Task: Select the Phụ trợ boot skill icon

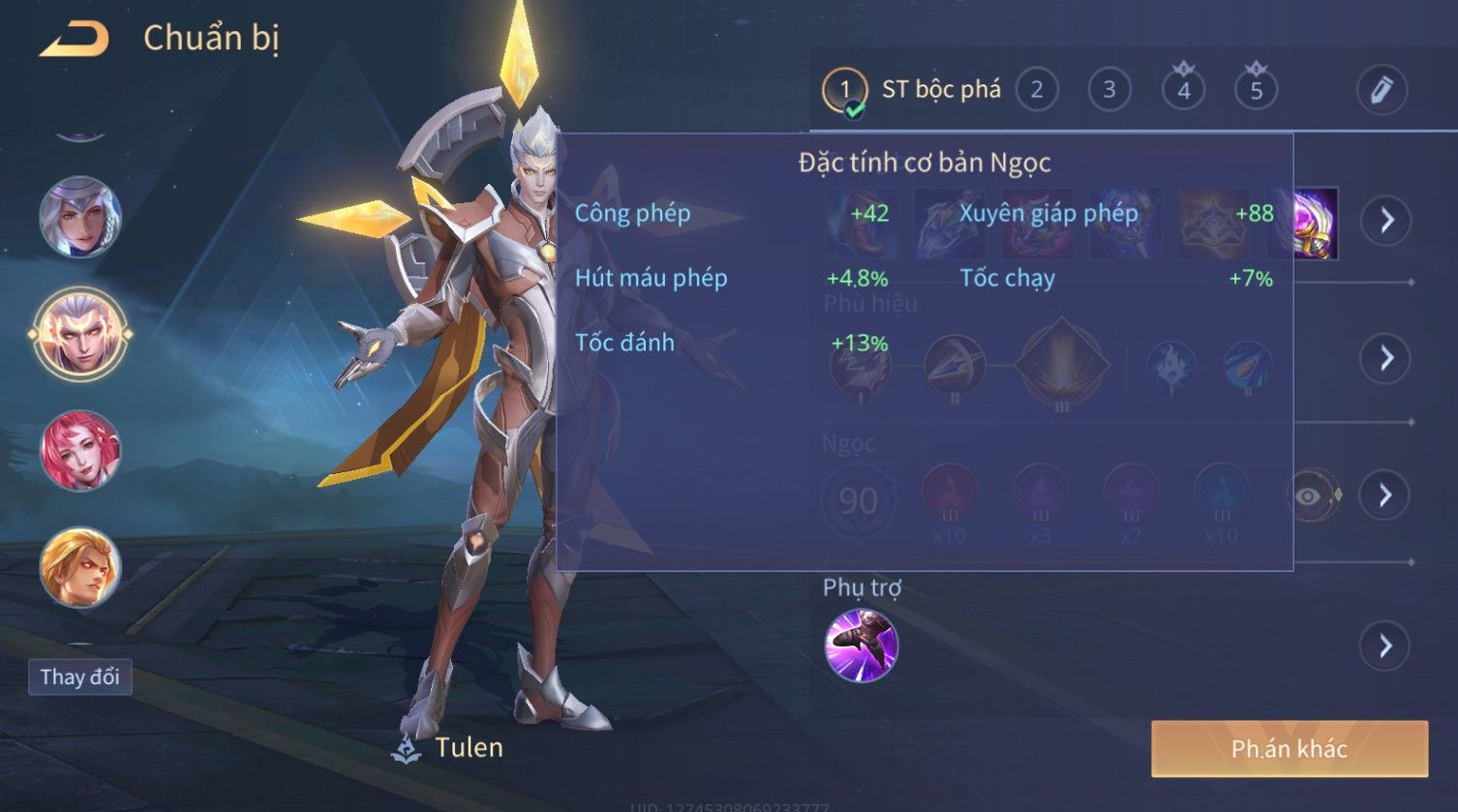Action: 861,646
